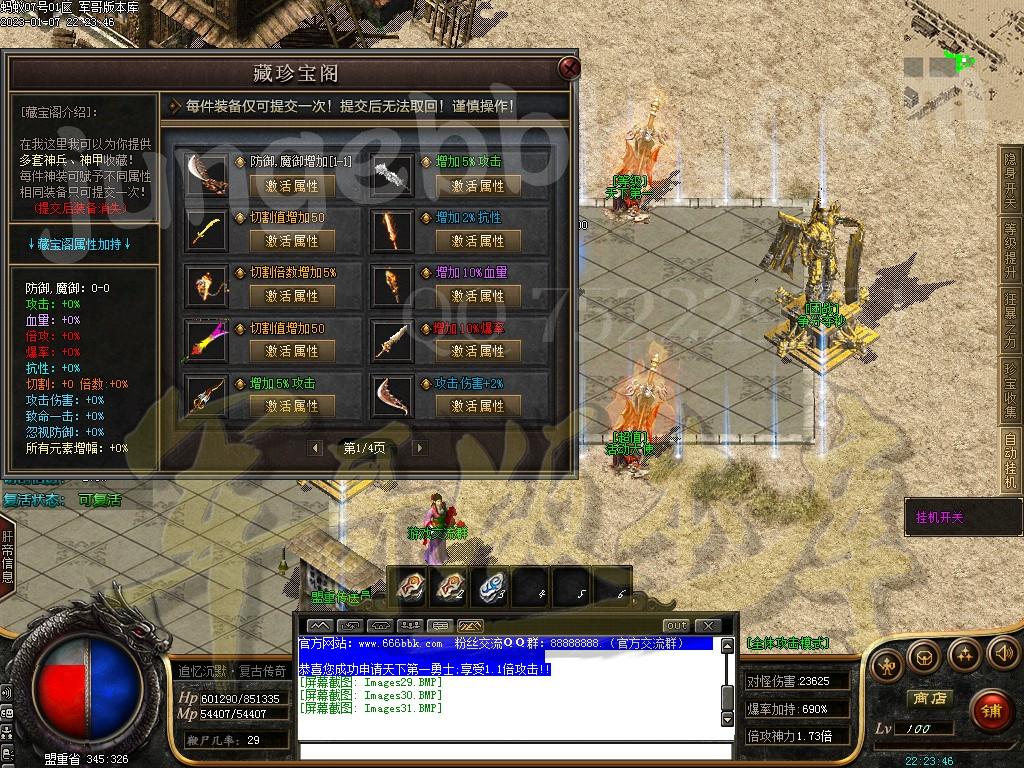Viewport: 1024px width, 768px height.
Task: Go to the previous treasure page
Action: [x=317, y=448]
